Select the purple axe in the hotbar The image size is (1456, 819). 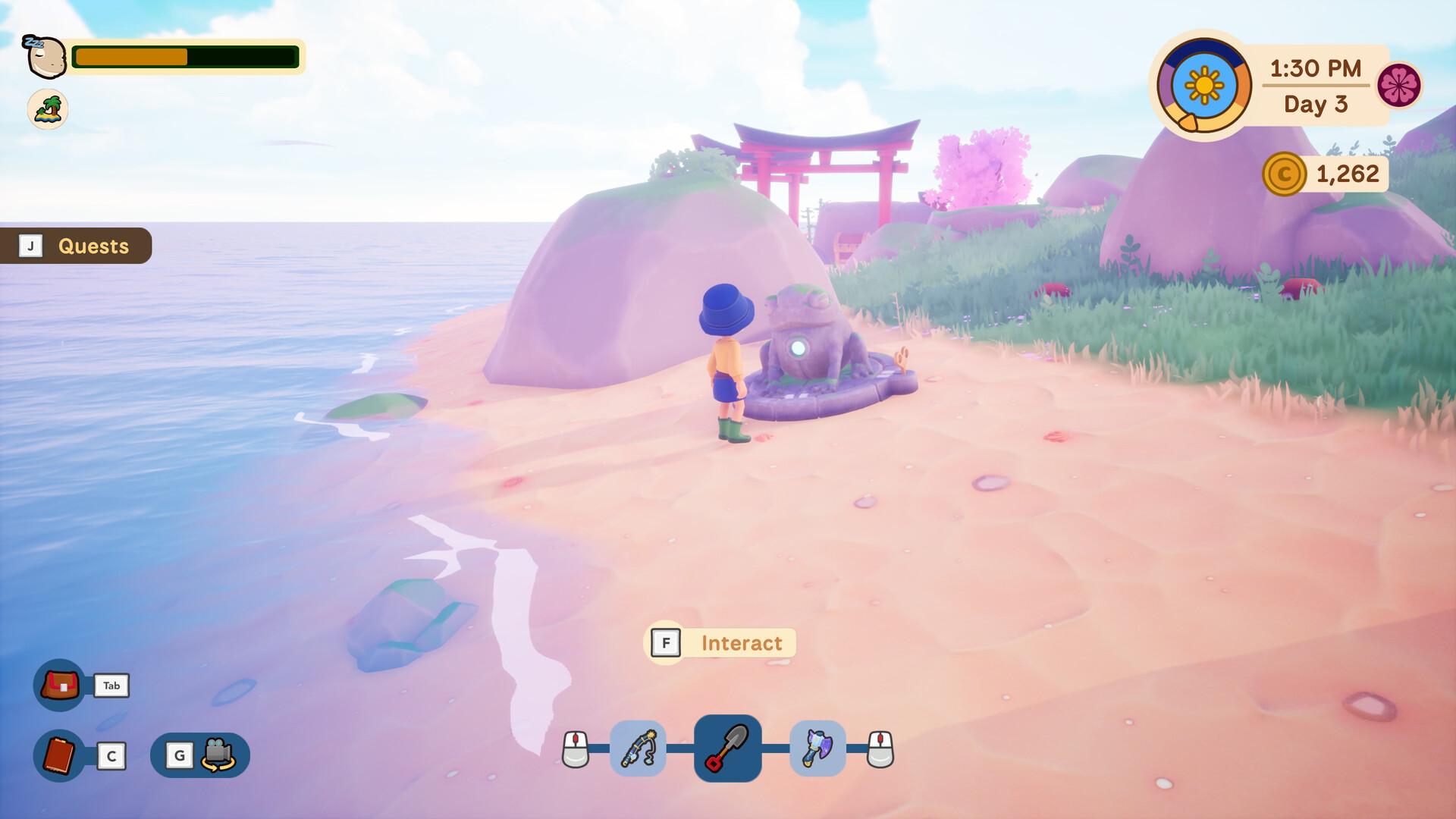(x=817, y=748)
